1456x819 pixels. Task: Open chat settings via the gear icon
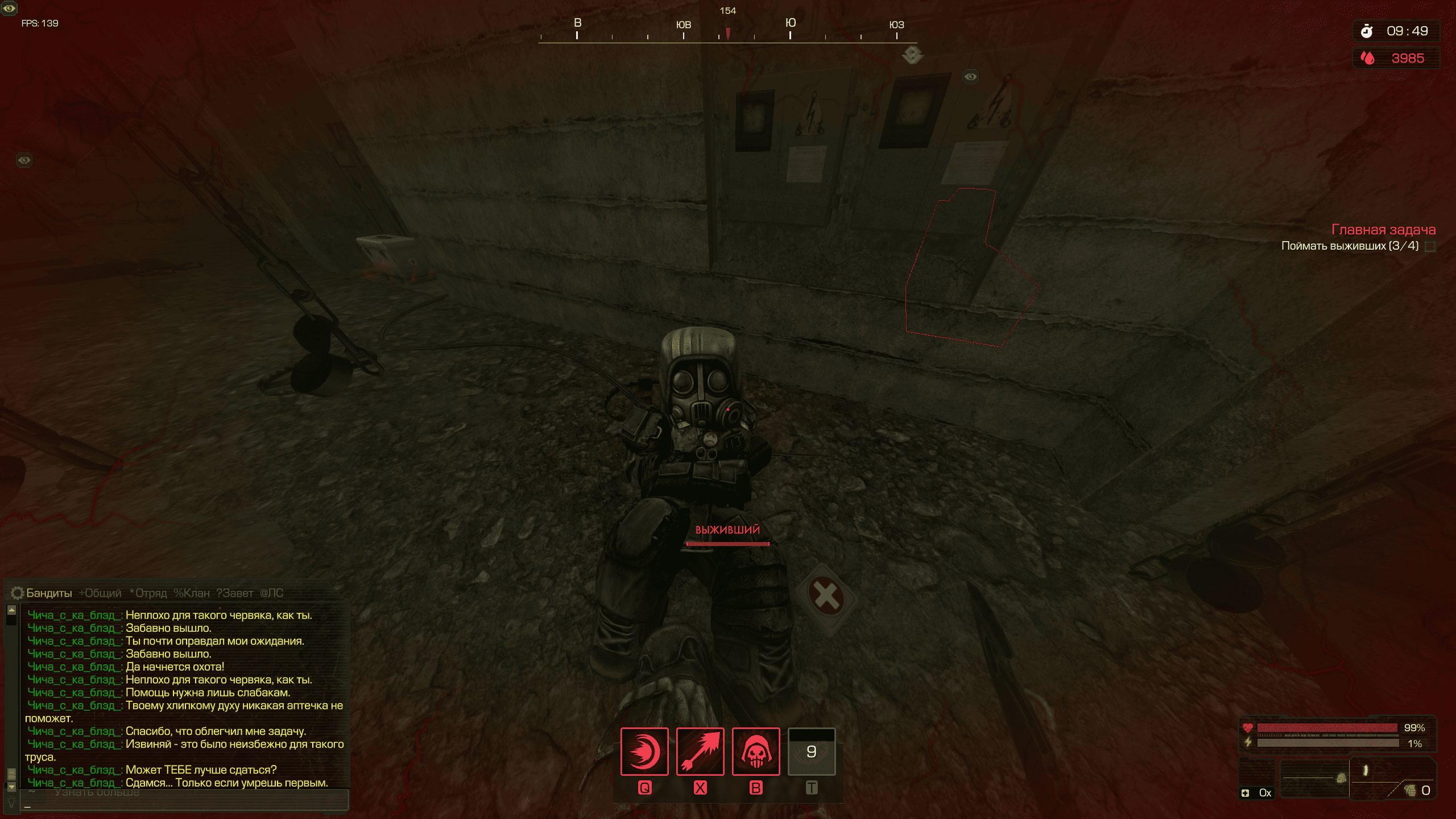click(17, 593)
